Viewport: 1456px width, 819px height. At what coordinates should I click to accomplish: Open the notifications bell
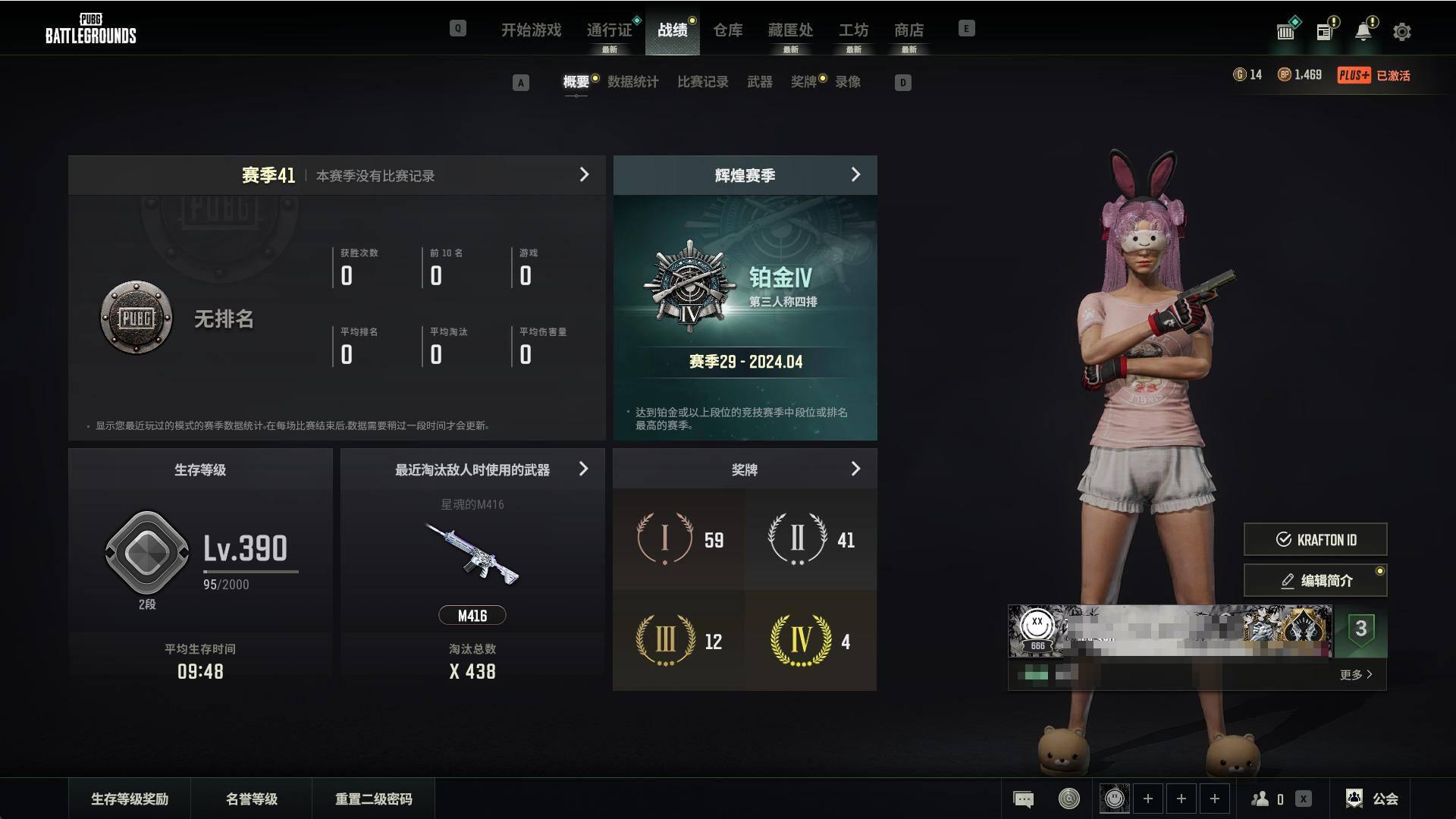(x=1363, y=32)
